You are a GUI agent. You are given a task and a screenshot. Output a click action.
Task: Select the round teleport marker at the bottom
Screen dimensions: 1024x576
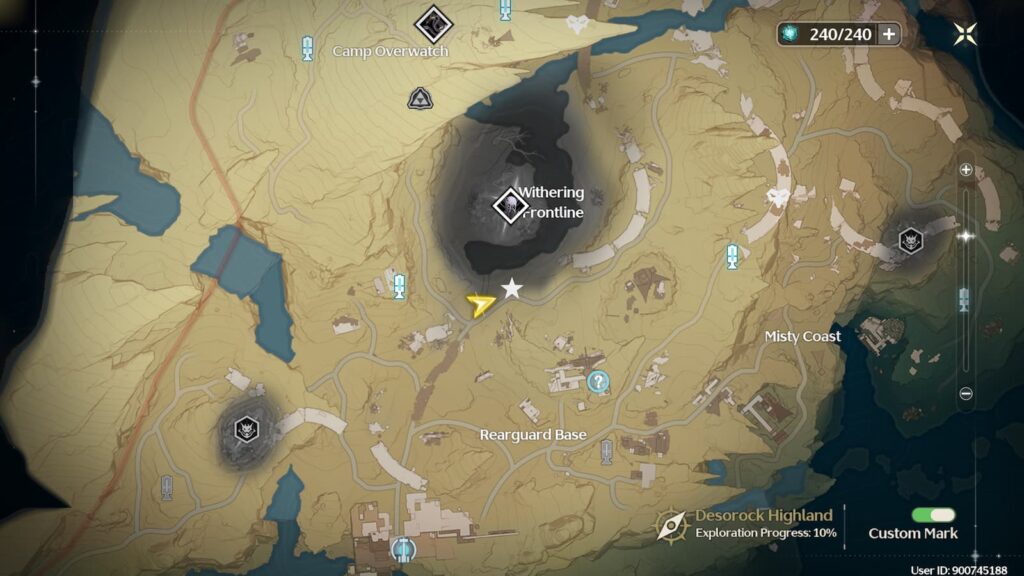403,548
